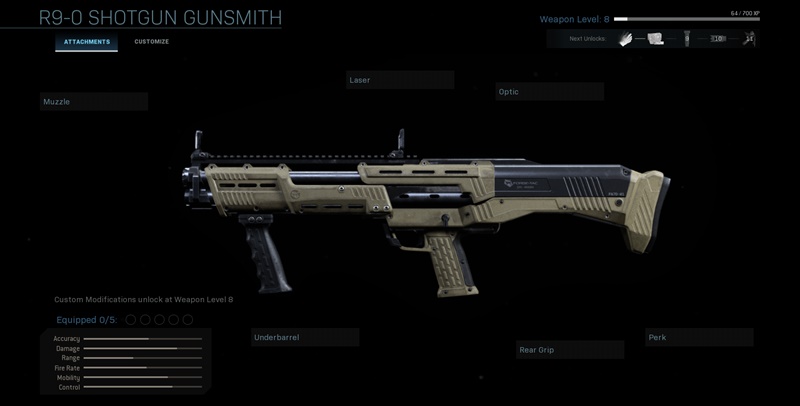
Task: Select the Underbarrel attachment slot
Action: click(x=305, y=338)
